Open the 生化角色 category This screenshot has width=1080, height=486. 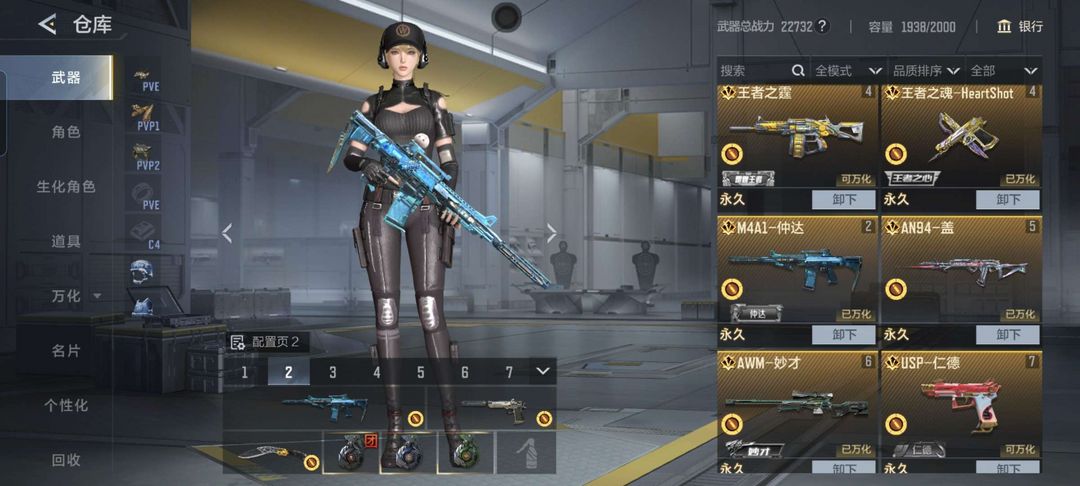(66, 187)
